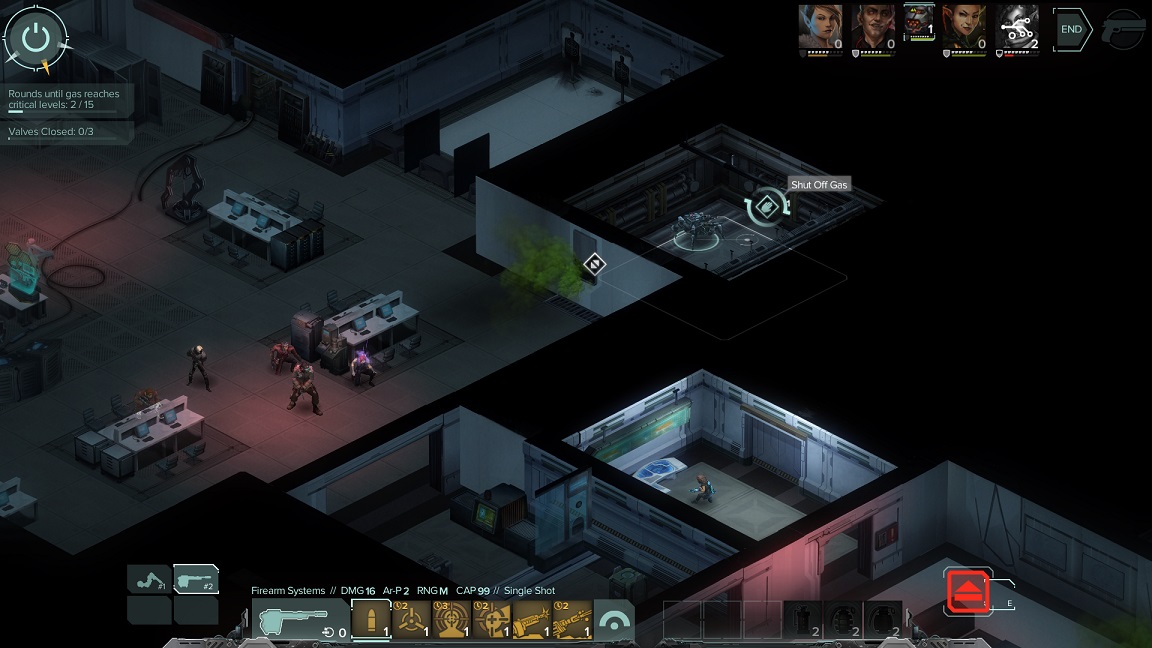Click the door interaction marker
The width and height of the screenshot is (1152, 648).
(x=594, y=264)
